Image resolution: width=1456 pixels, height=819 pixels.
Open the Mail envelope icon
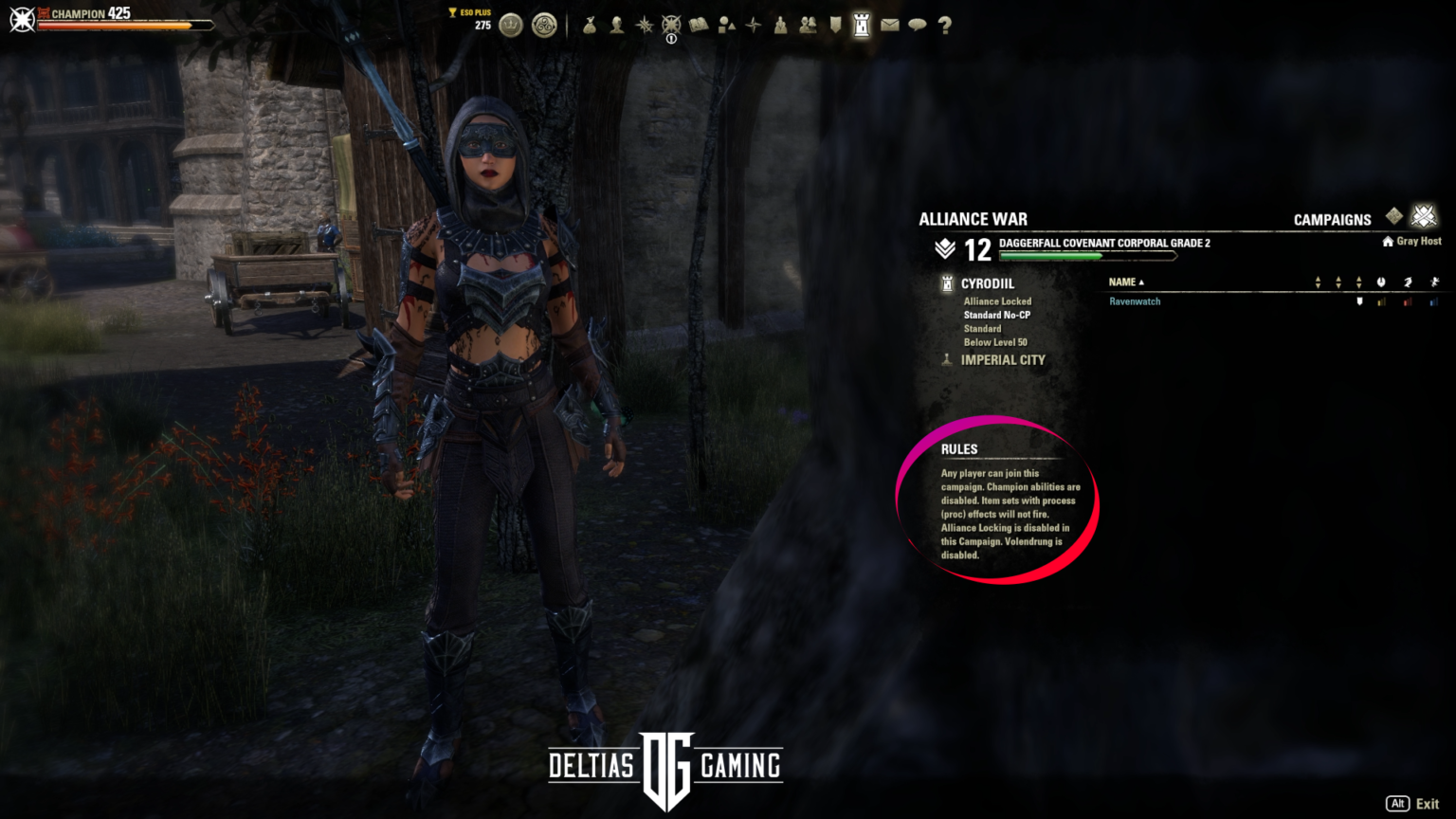click(x=890, y=26)
